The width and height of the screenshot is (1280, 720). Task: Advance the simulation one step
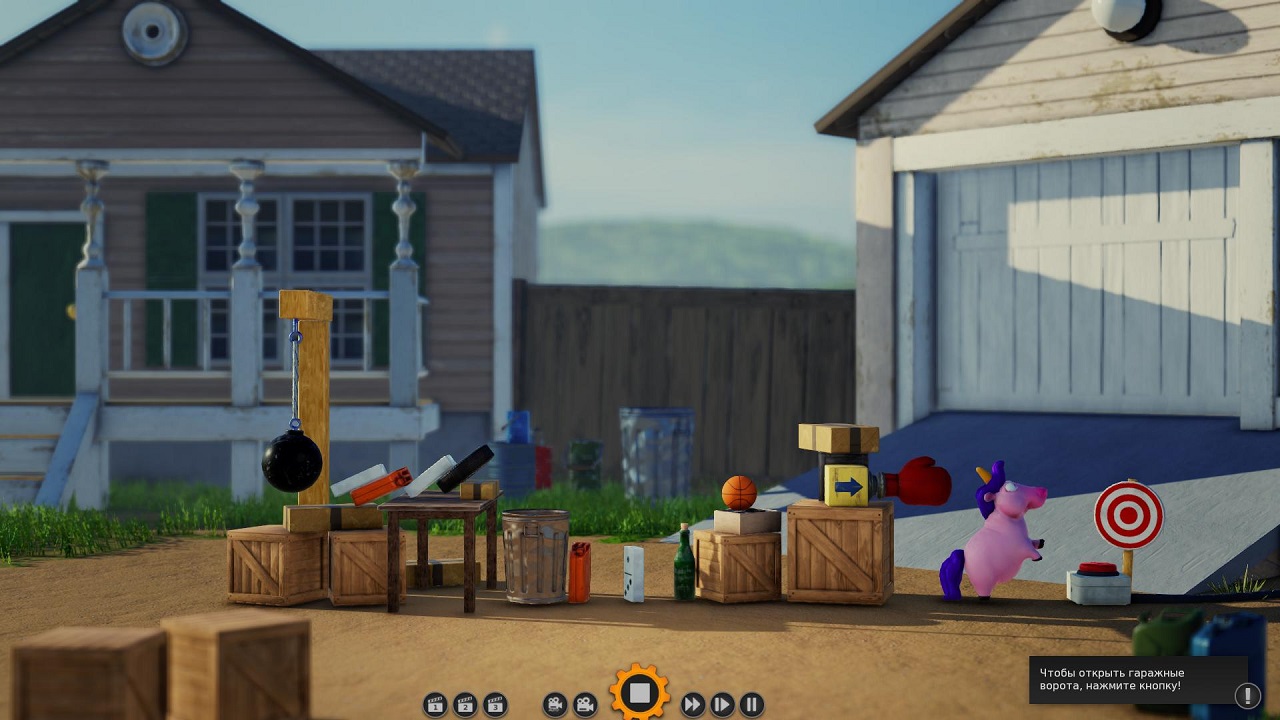tap(722, 704)
